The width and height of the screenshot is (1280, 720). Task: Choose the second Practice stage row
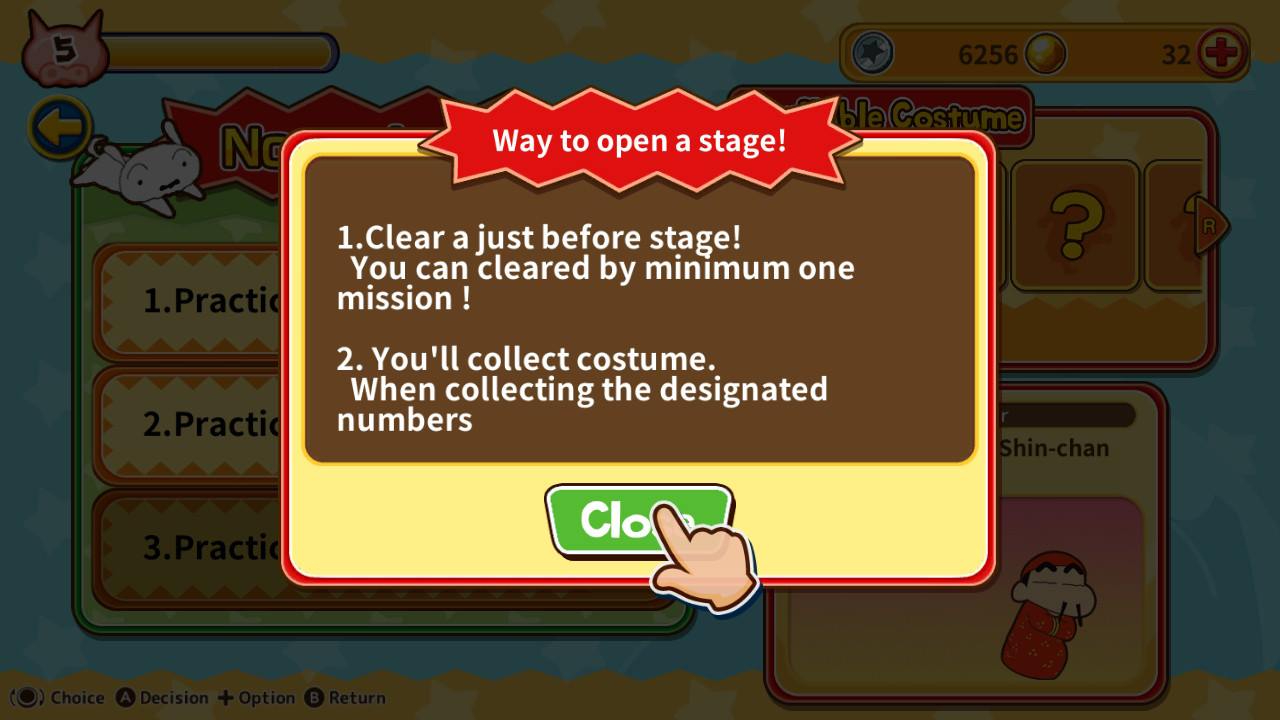pos(190,424)
